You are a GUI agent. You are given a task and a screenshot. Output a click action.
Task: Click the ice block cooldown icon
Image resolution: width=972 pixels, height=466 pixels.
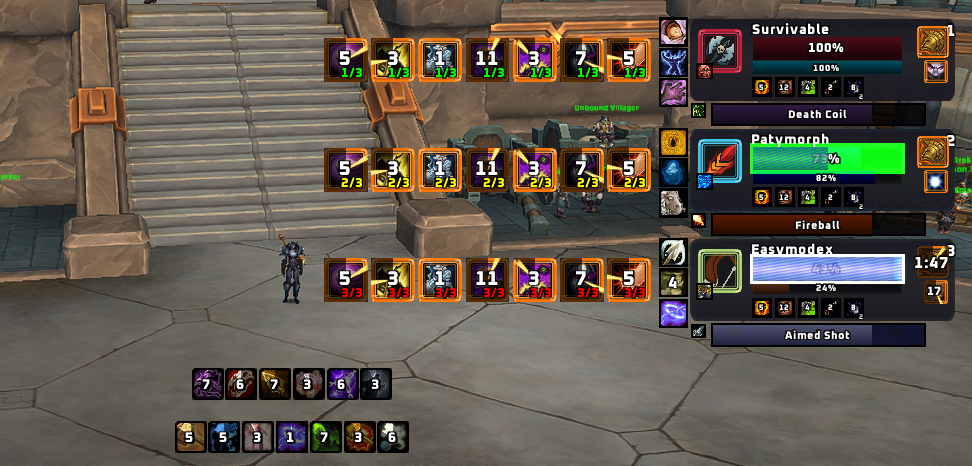[x=673, y=172]
